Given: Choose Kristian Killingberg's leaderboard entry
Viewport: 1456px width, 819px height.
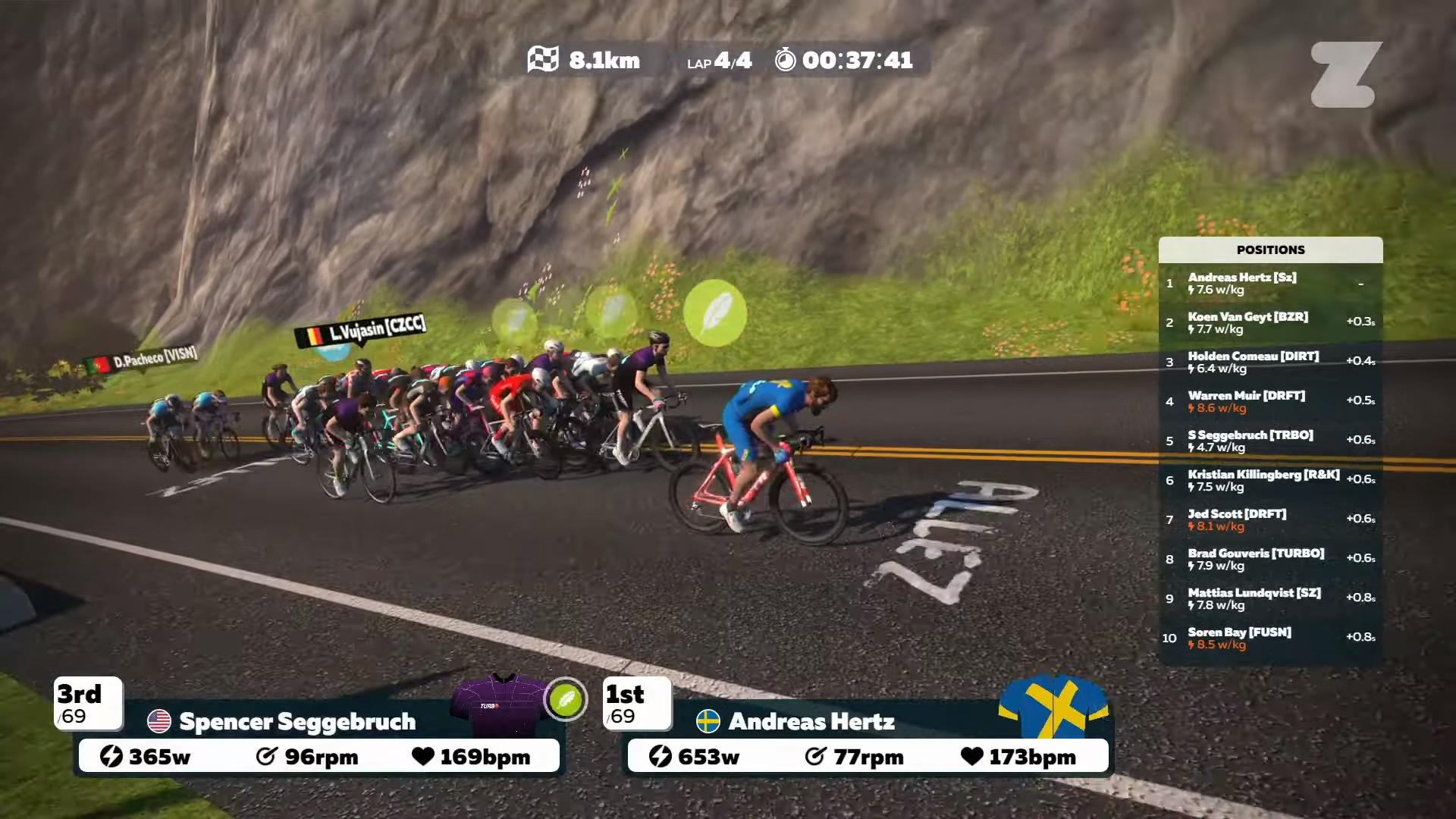Looking at the screenshot, I should pos(1270,481).
